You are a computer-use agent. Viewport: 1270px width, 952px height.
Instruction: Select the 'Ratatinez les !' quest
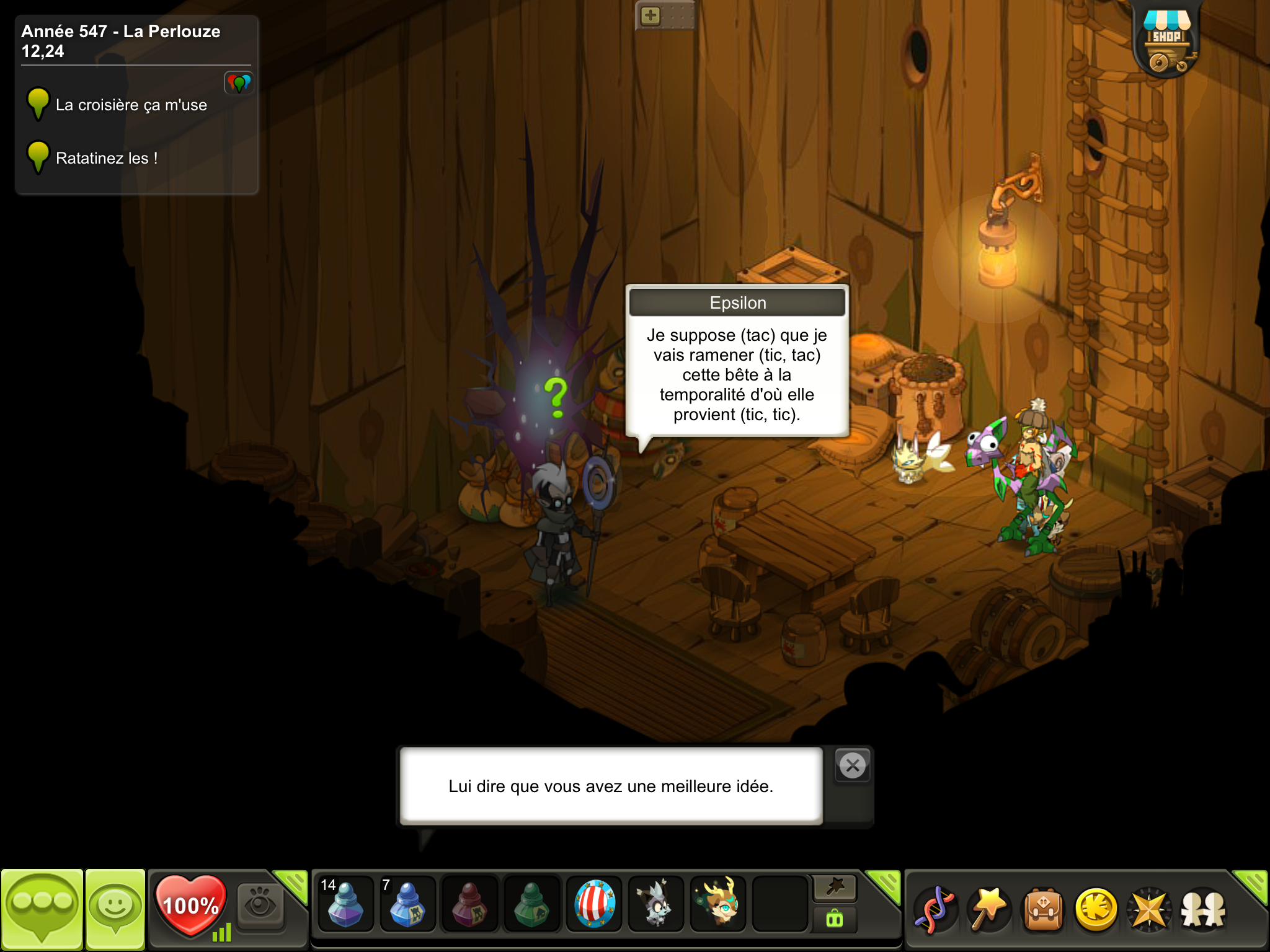point(106,158)
